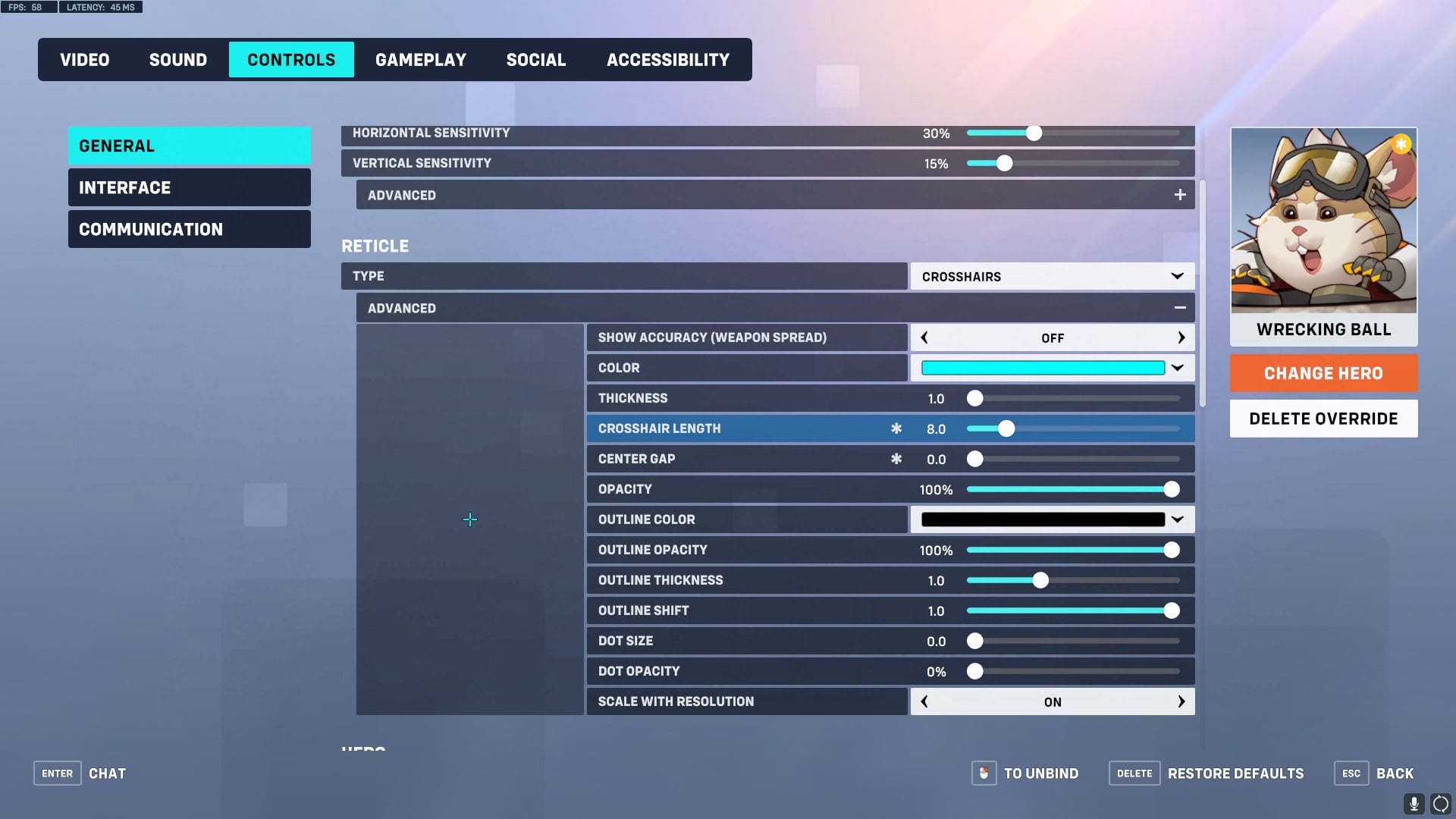The height and width of the screenshot is (819, 1456).
Task: Expand the Advanced sensitivity section
Action: tap(1180, 194)
